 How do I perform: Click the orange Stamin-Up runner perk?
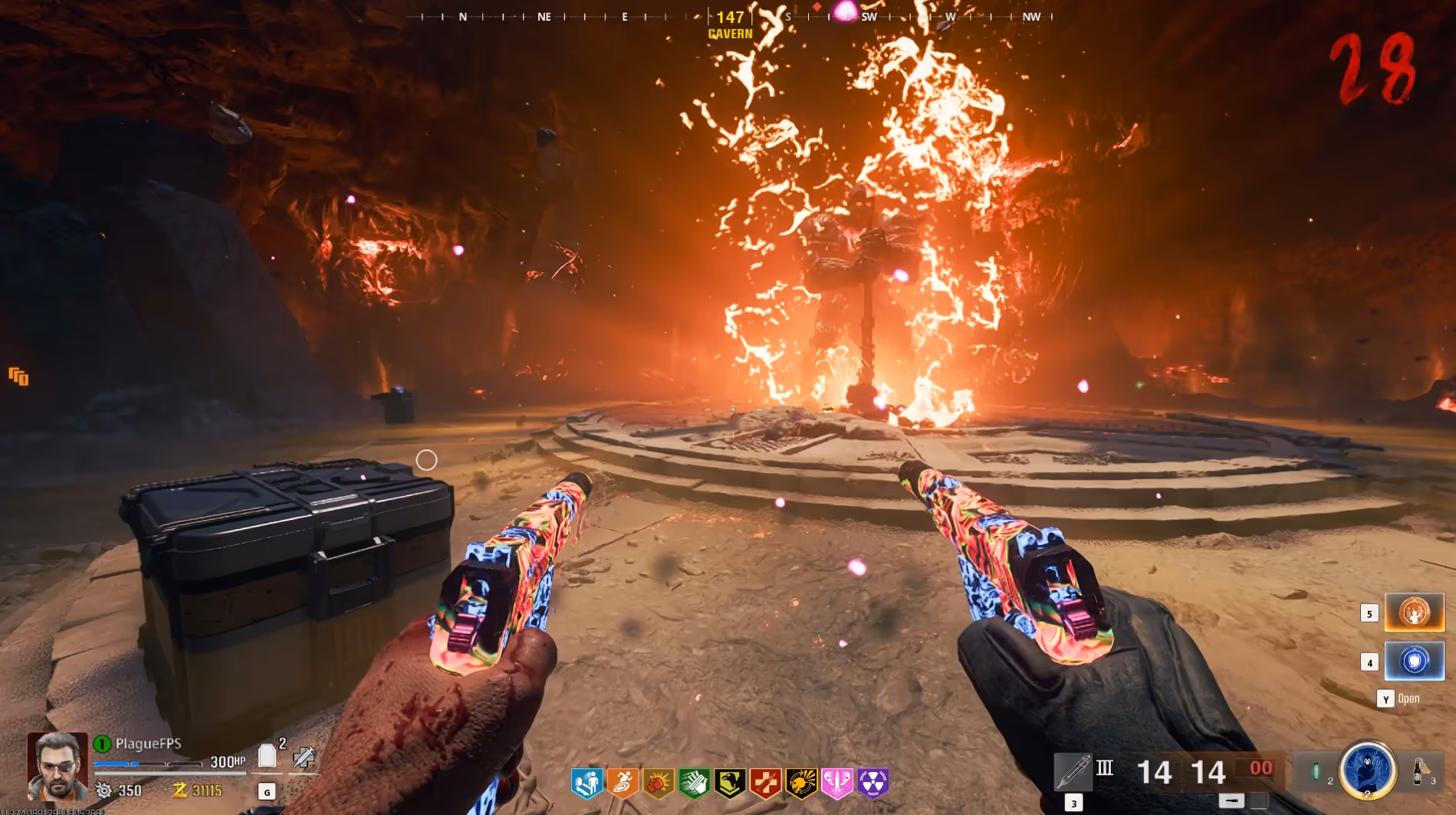click(623, 783)
